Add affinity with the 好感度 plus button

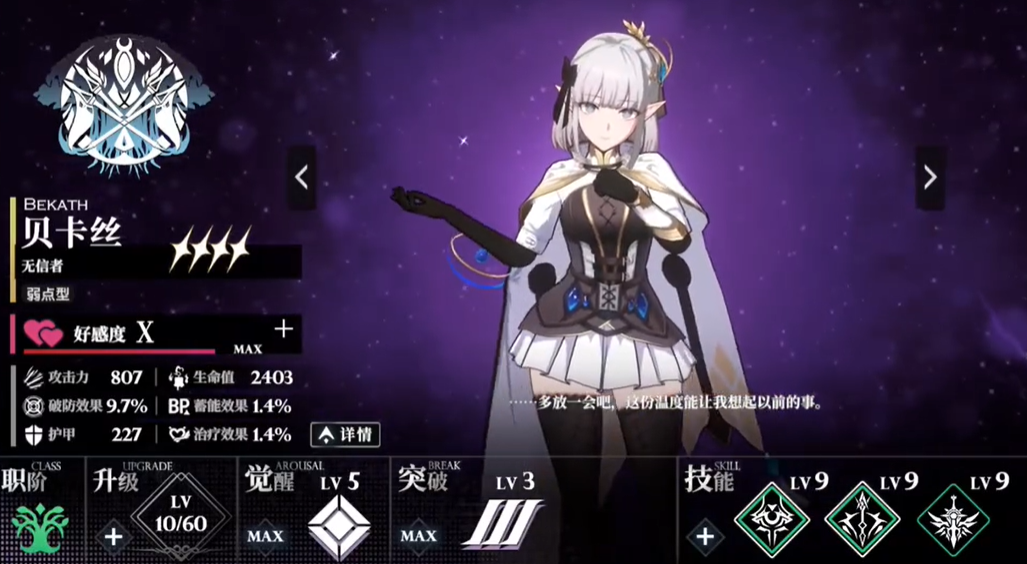[x=284, y=329]
